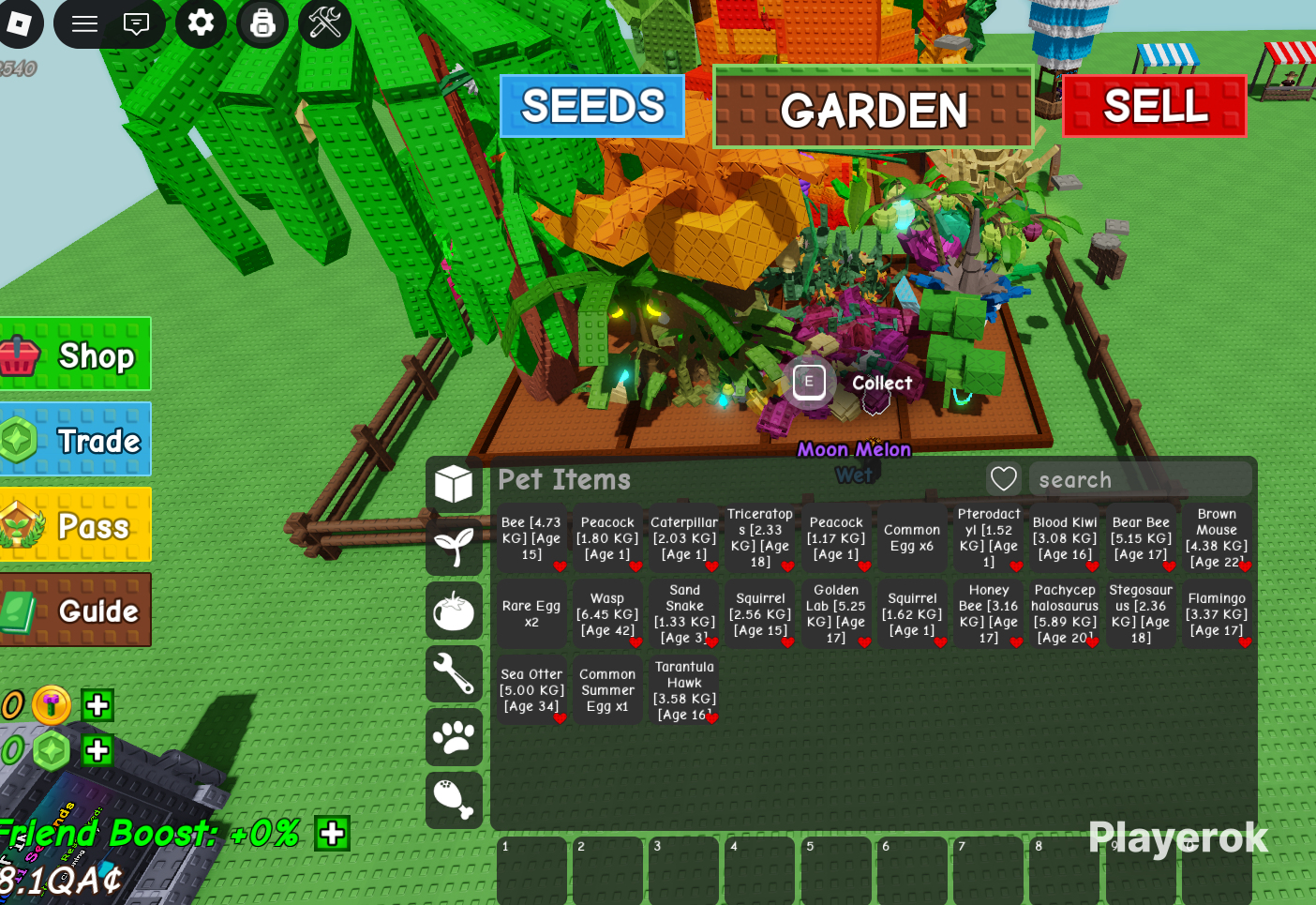Type in the inventory search box

(x=1139, y=479)
